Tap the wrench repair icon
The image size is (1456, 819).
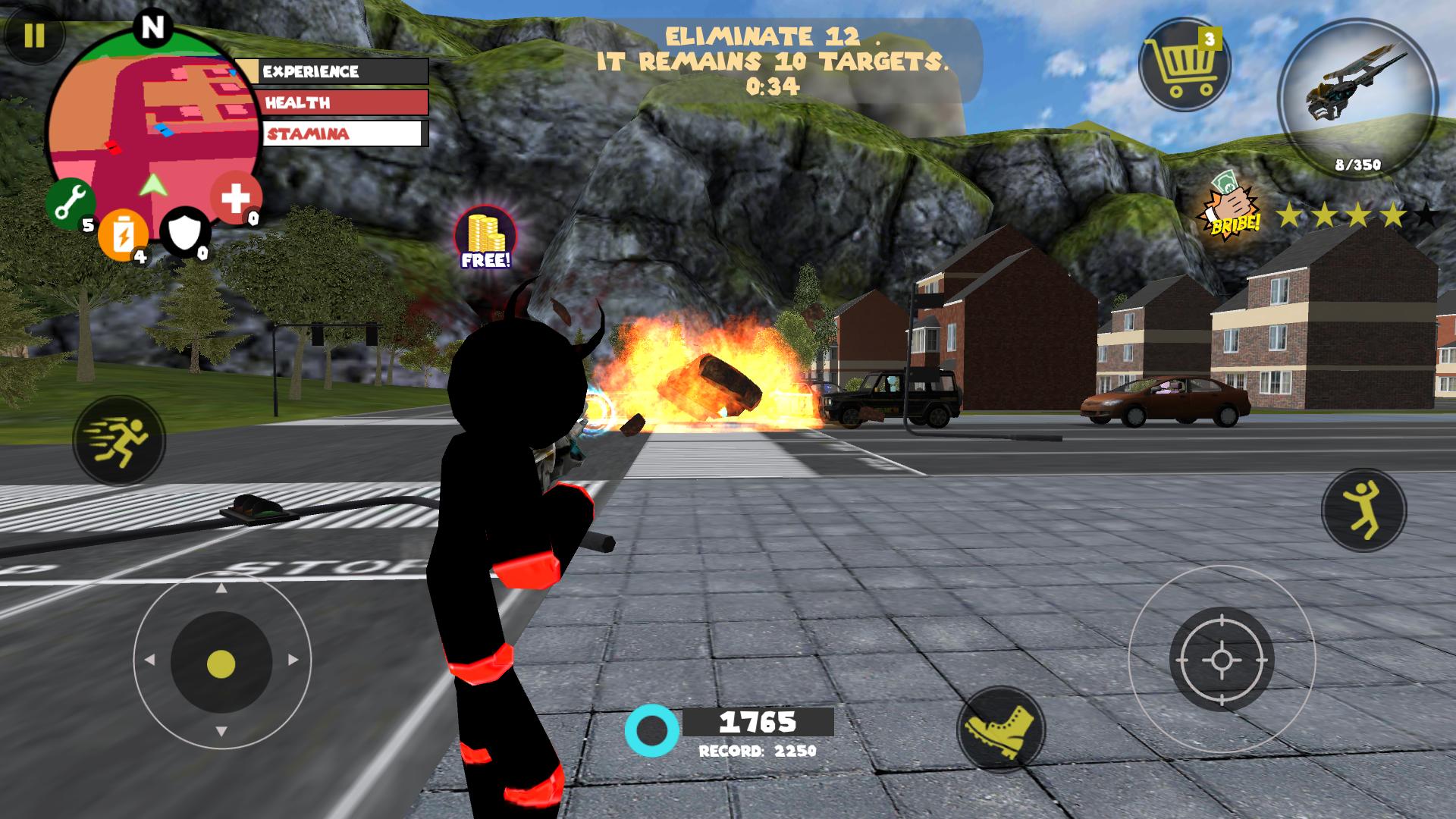click(x=72, y=203)
